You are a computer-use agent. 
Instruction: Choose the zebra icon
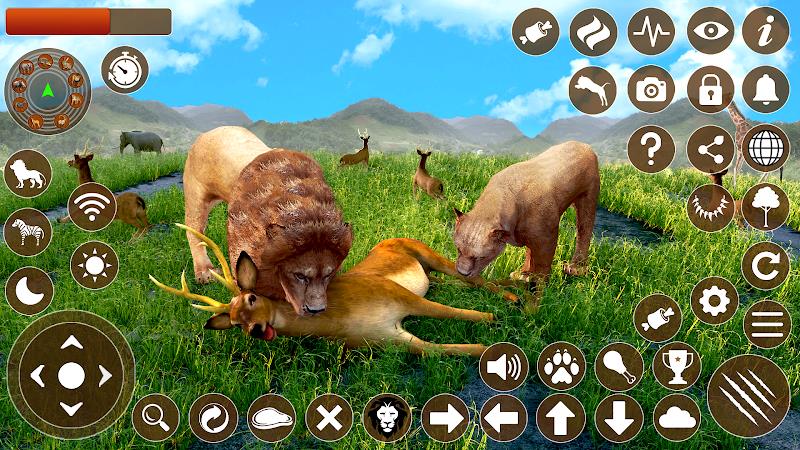click(x=29, y=233)
